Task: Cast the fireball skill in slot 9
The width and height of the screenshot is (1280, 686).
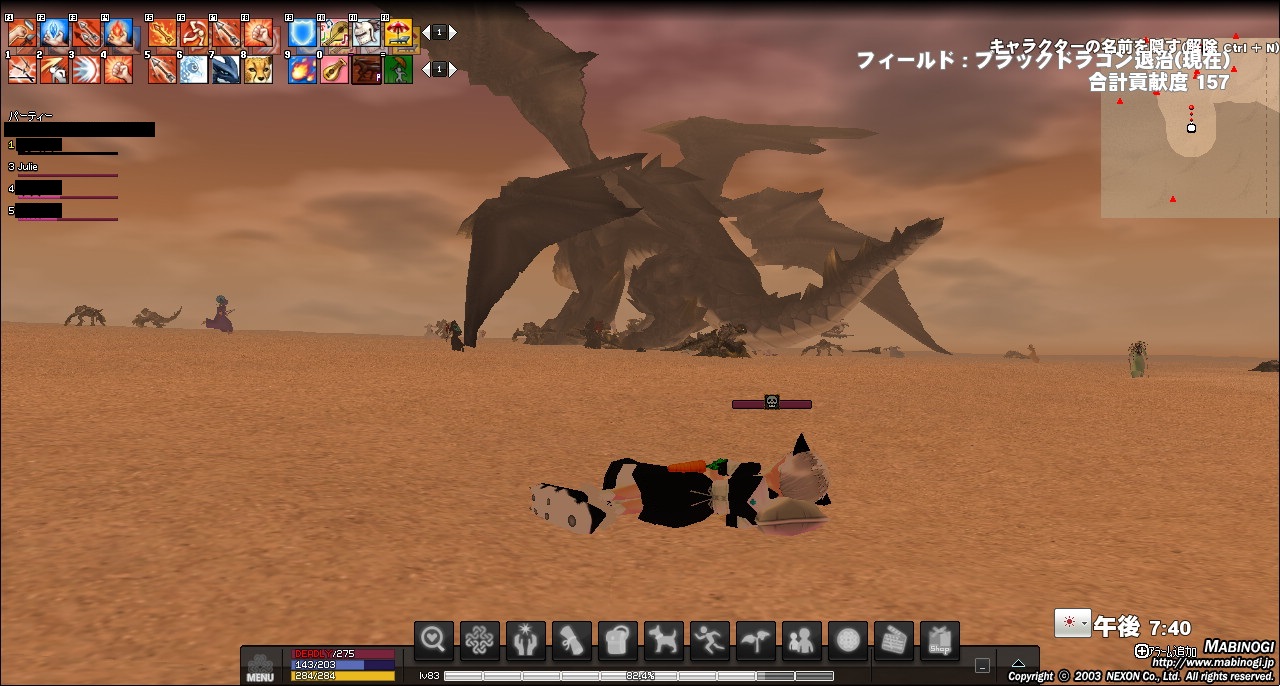Action: coord(303,70)
